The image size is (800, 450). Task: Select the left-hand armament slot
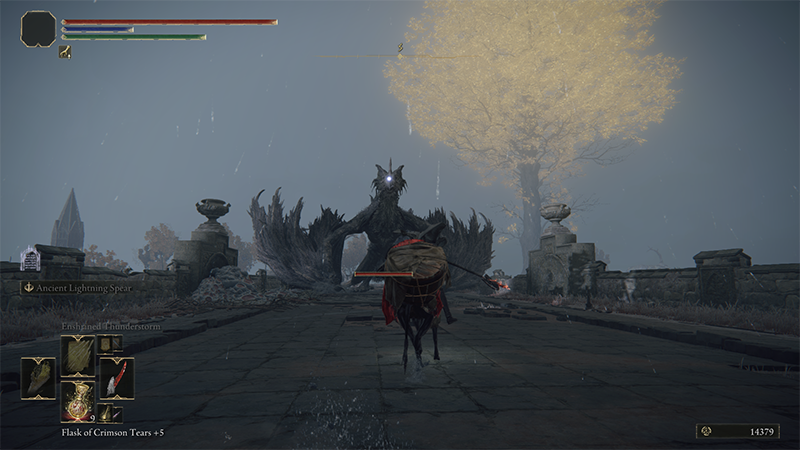pos(38,377)
